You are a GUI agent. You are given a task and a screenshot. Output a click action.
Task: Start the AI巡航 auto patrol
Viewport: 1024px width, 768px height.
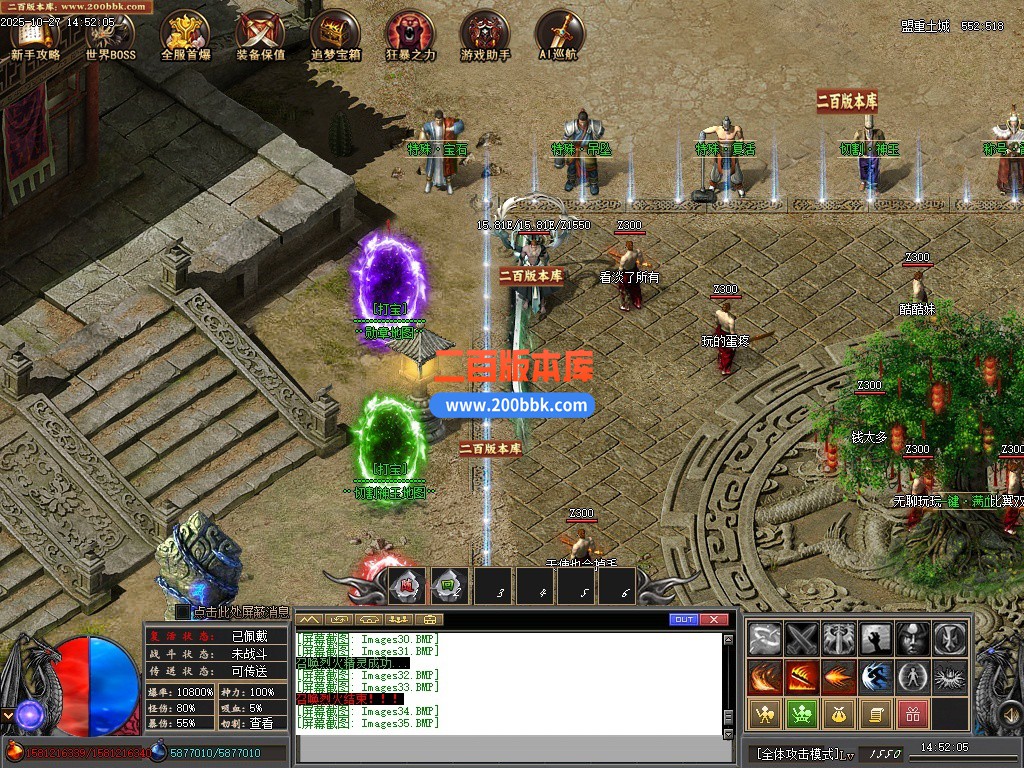click(558, 36)
